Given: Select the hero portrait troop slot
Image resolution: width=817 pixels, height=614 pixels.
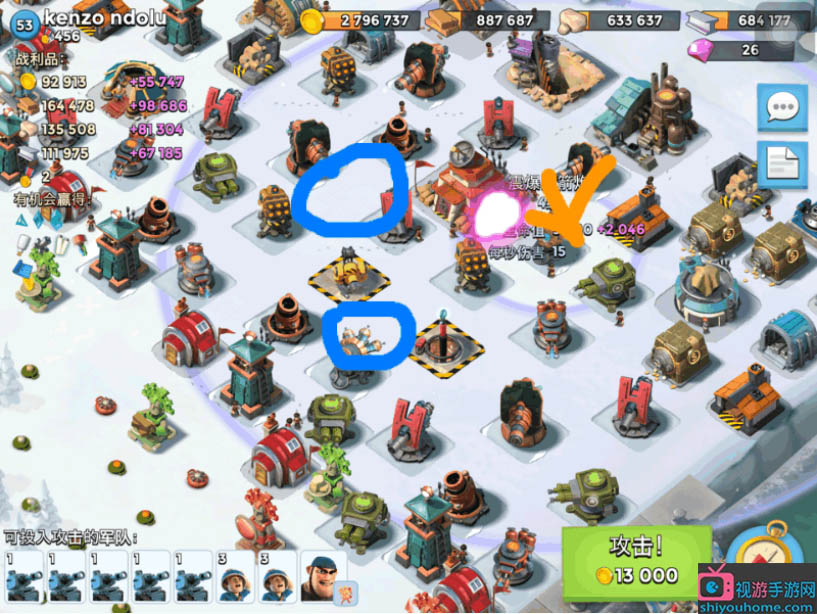Looking at the screenshot, I should pyautogui.click(x=322, y=575).
